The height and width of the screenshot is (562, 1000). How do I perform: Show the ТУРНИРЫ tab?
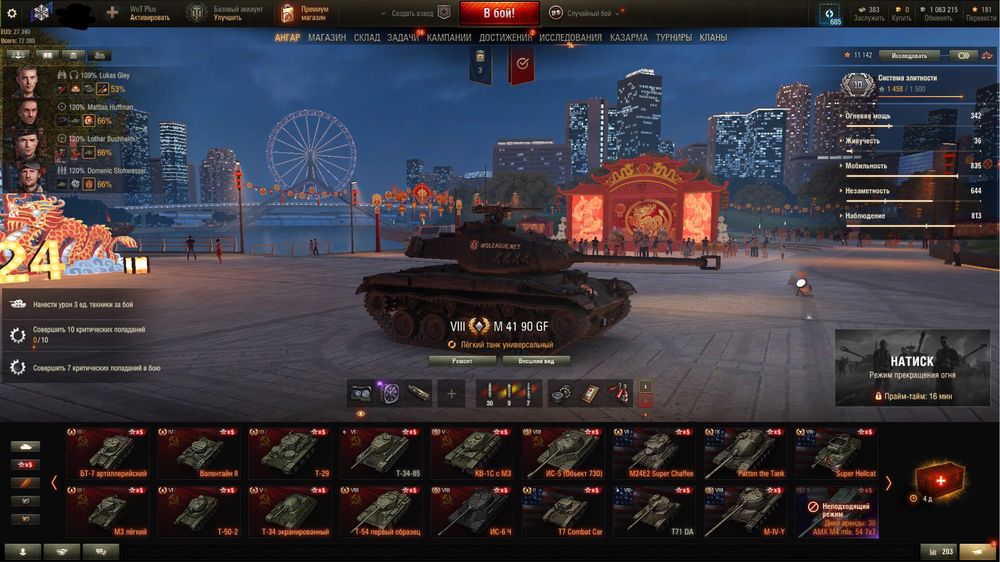pos(674,37)
